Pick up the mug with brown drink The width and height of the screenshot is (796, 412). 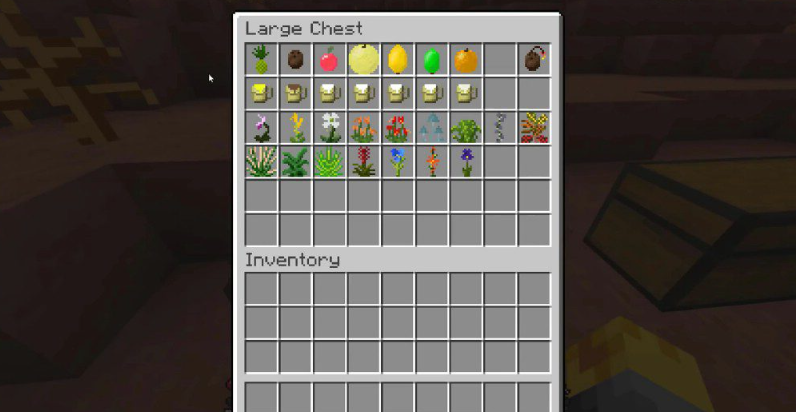pos(295,94)
